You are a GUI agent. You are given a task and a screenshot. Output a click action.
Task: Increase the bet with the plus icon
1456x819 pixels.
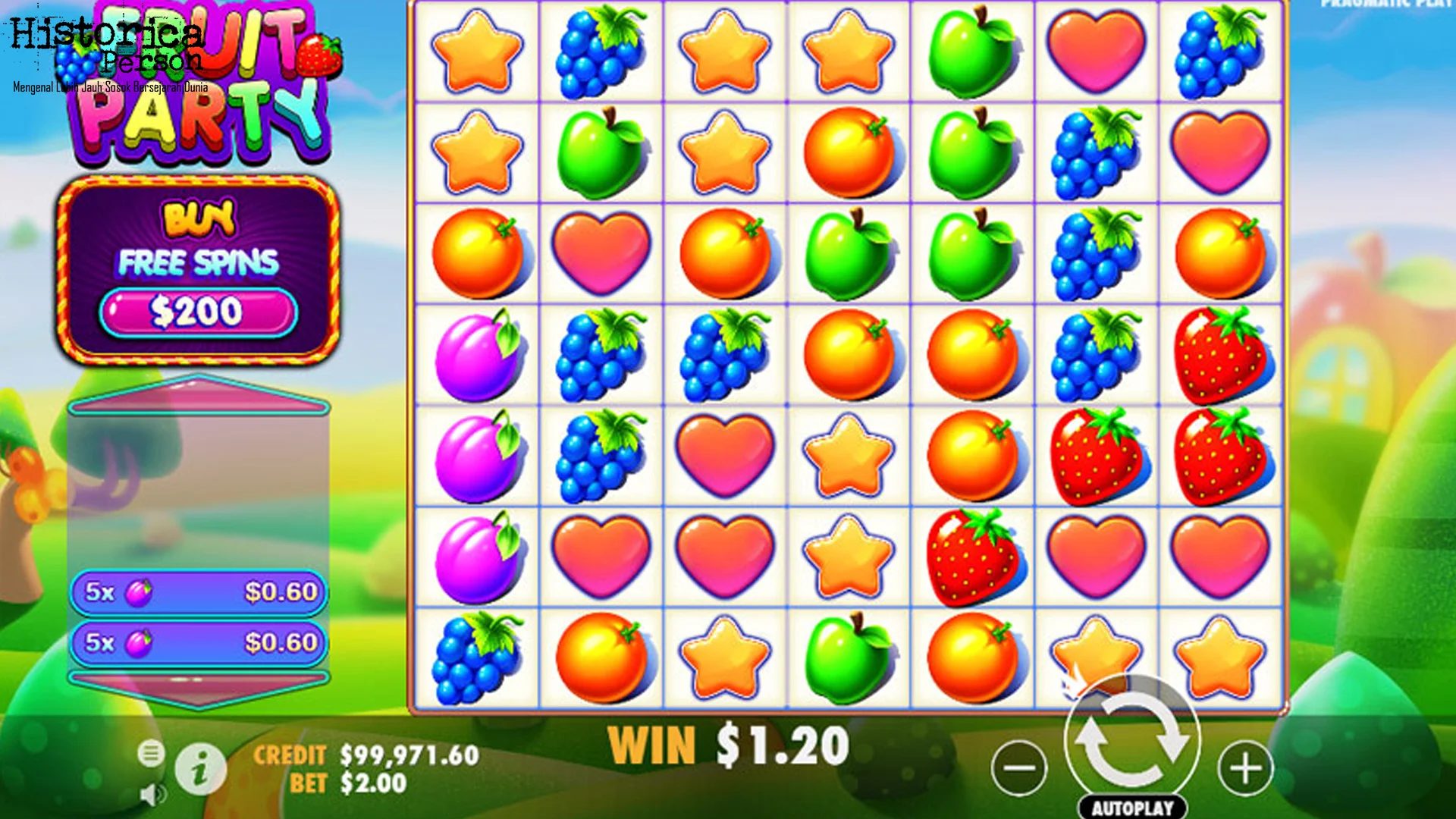[x=1245, y=767]
